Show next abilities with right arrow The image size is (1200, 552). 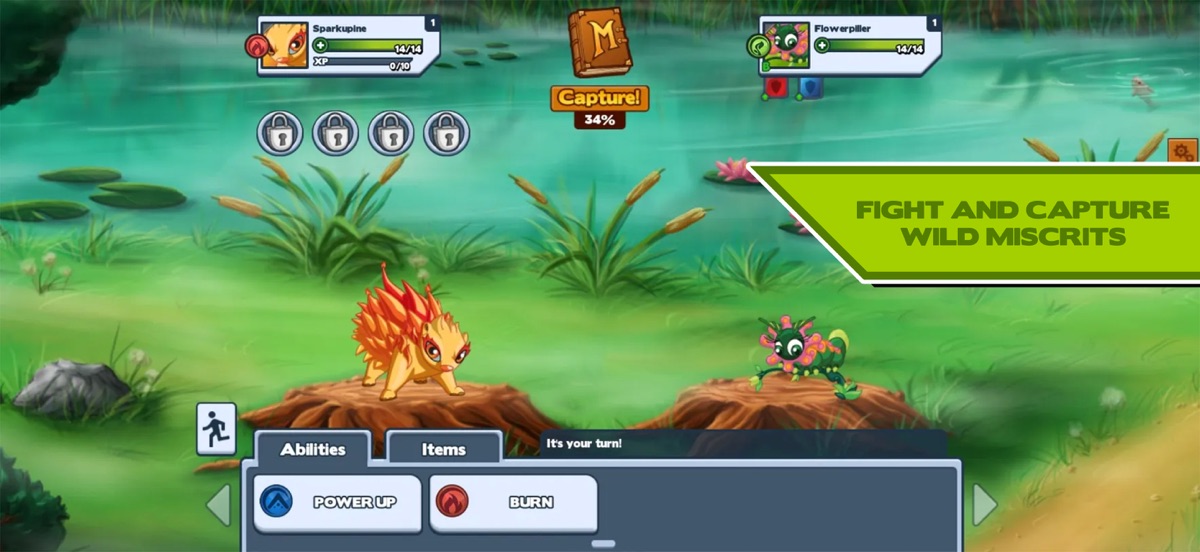(x=985, y=505)
